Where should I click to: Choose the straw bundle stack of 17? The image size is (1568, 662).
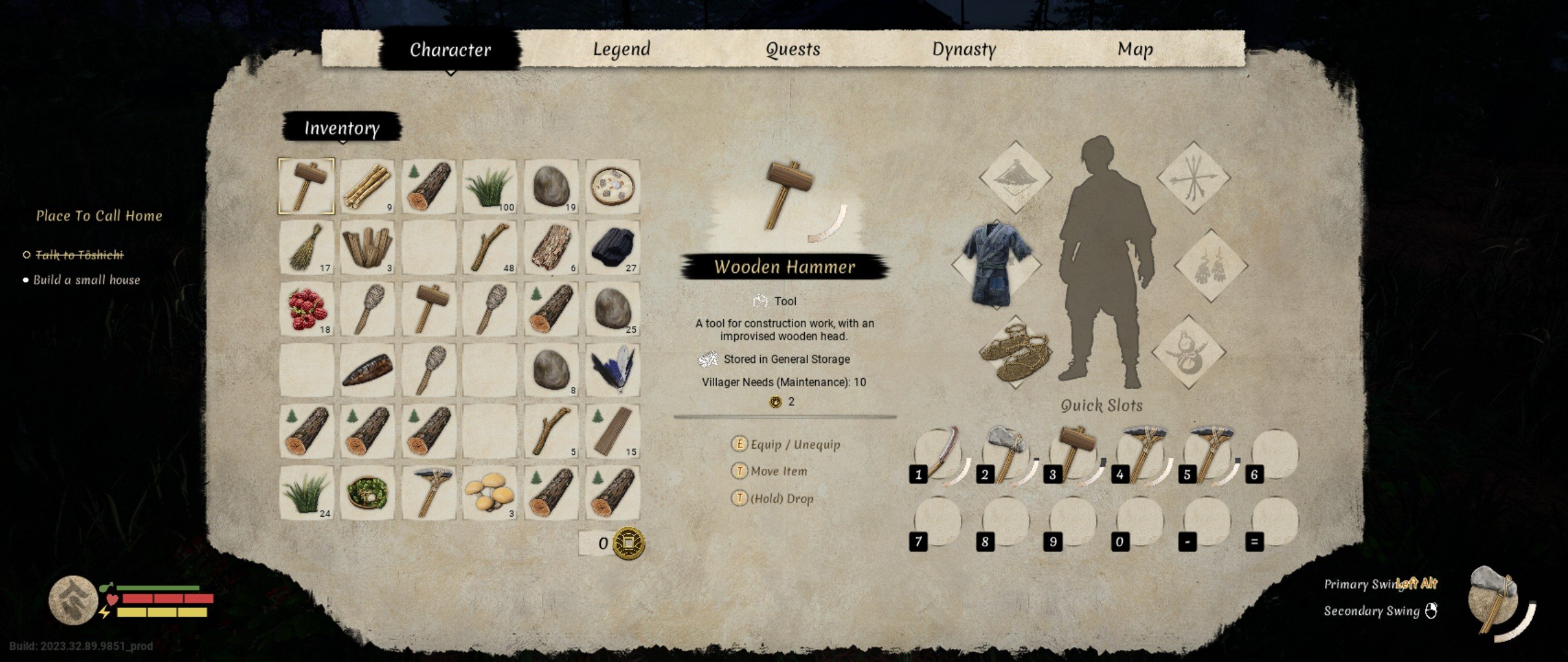click(307, 248)
